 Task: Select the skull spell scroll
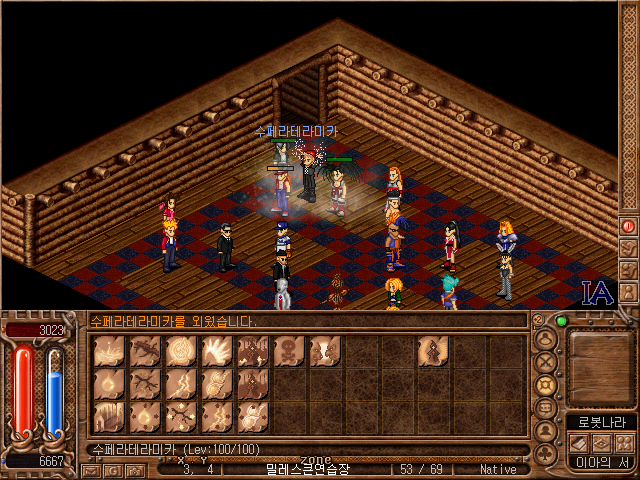289,350
